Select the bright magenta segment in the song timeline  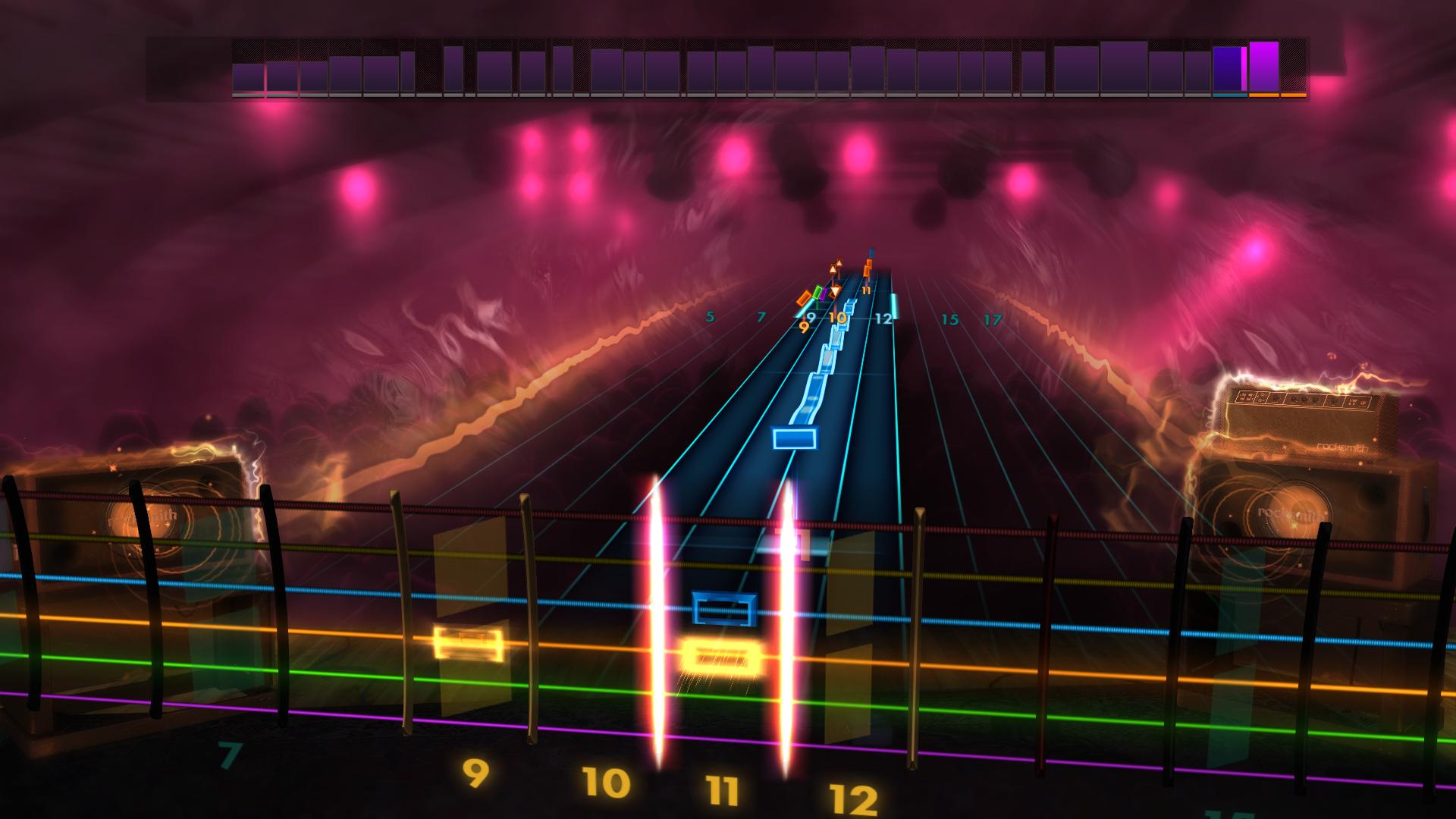pyautogui.click(x=1244, y=68)
